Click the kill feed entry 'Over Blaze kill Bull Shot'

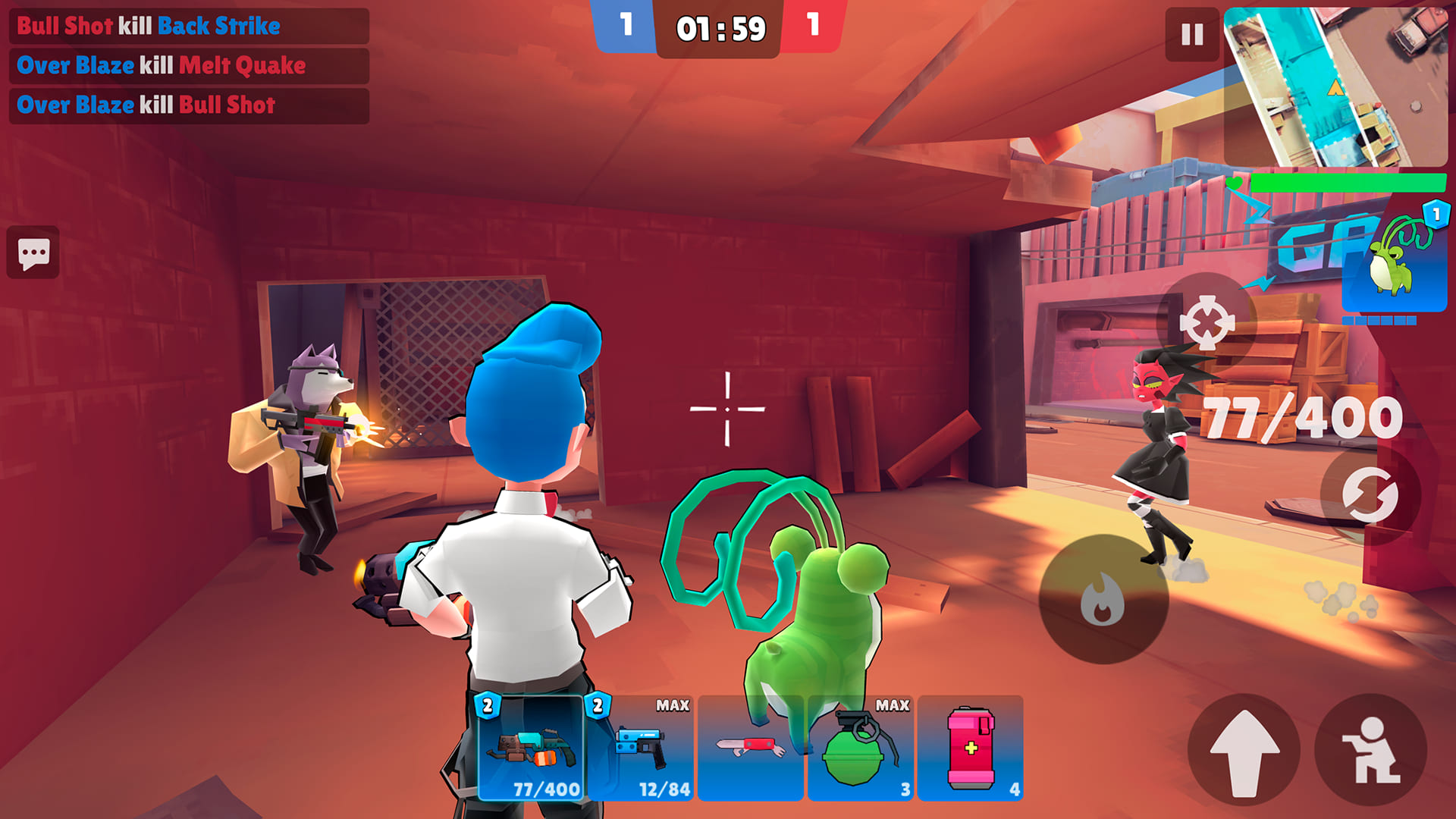click(x=144, y=105)
